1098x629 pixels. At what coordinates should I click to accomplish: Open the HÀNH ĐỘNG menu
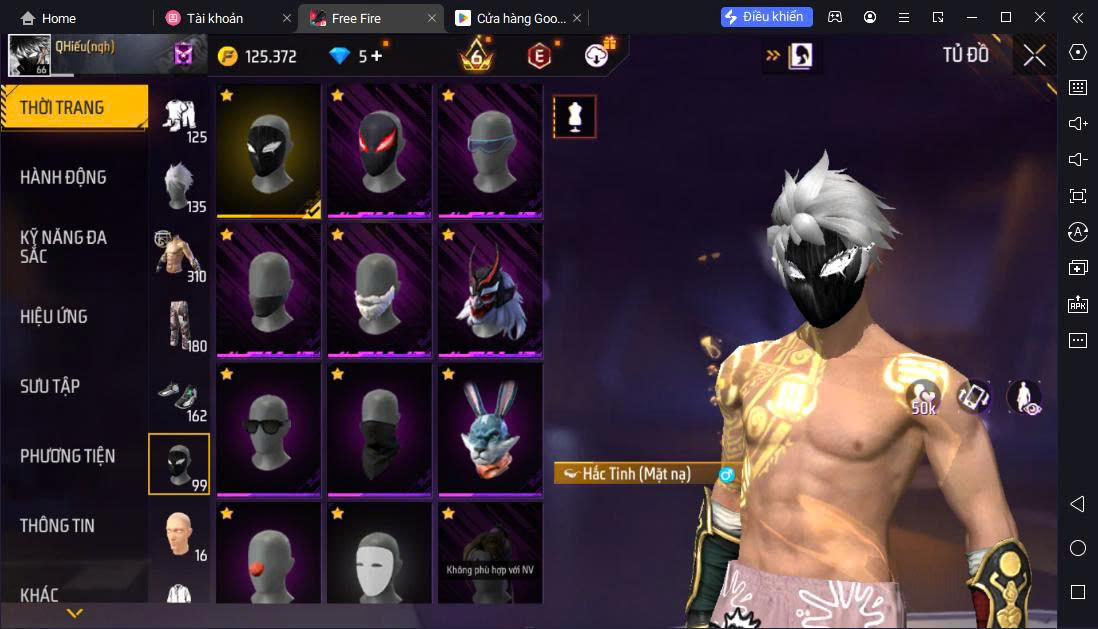pos(63,177)
